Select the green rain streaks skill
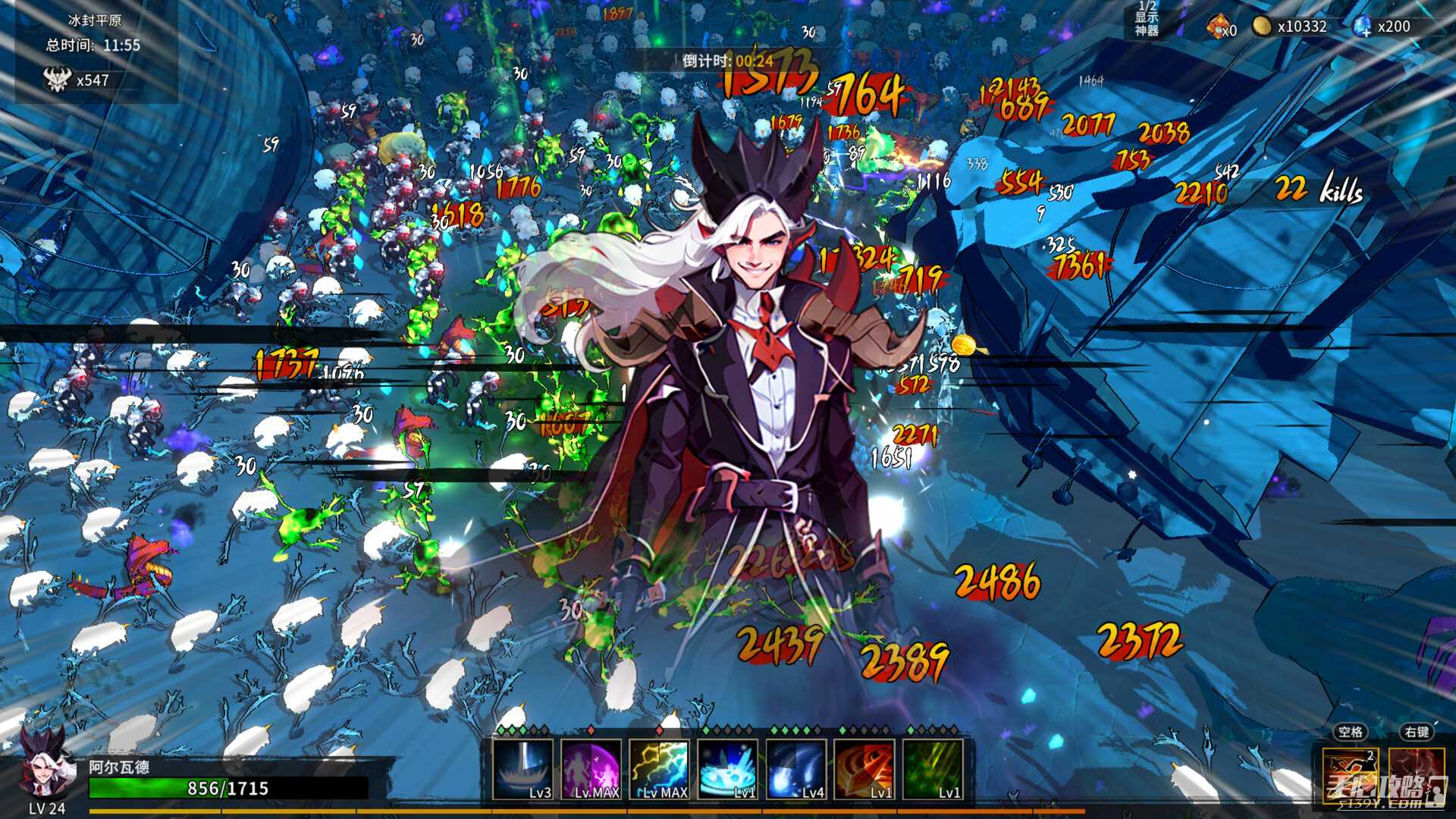This screenshot has height=819, width=1456. point(932,770)
